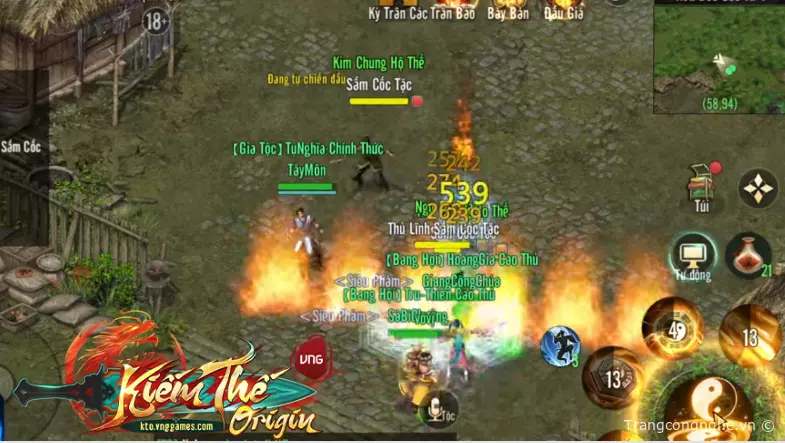Use the red potion flask
Image resolution: width=785 pixels, height=443 pixels.
(747, 255)
